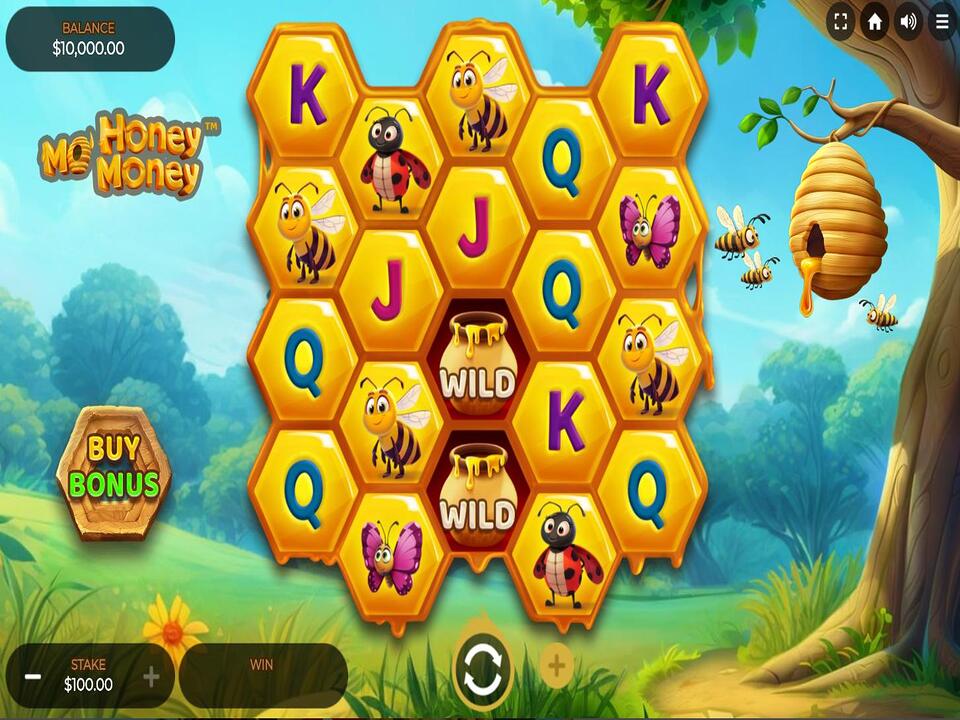Screen dimensions: 960x720
Task: Toggle fullscreen mode
Action: [841, 21]
